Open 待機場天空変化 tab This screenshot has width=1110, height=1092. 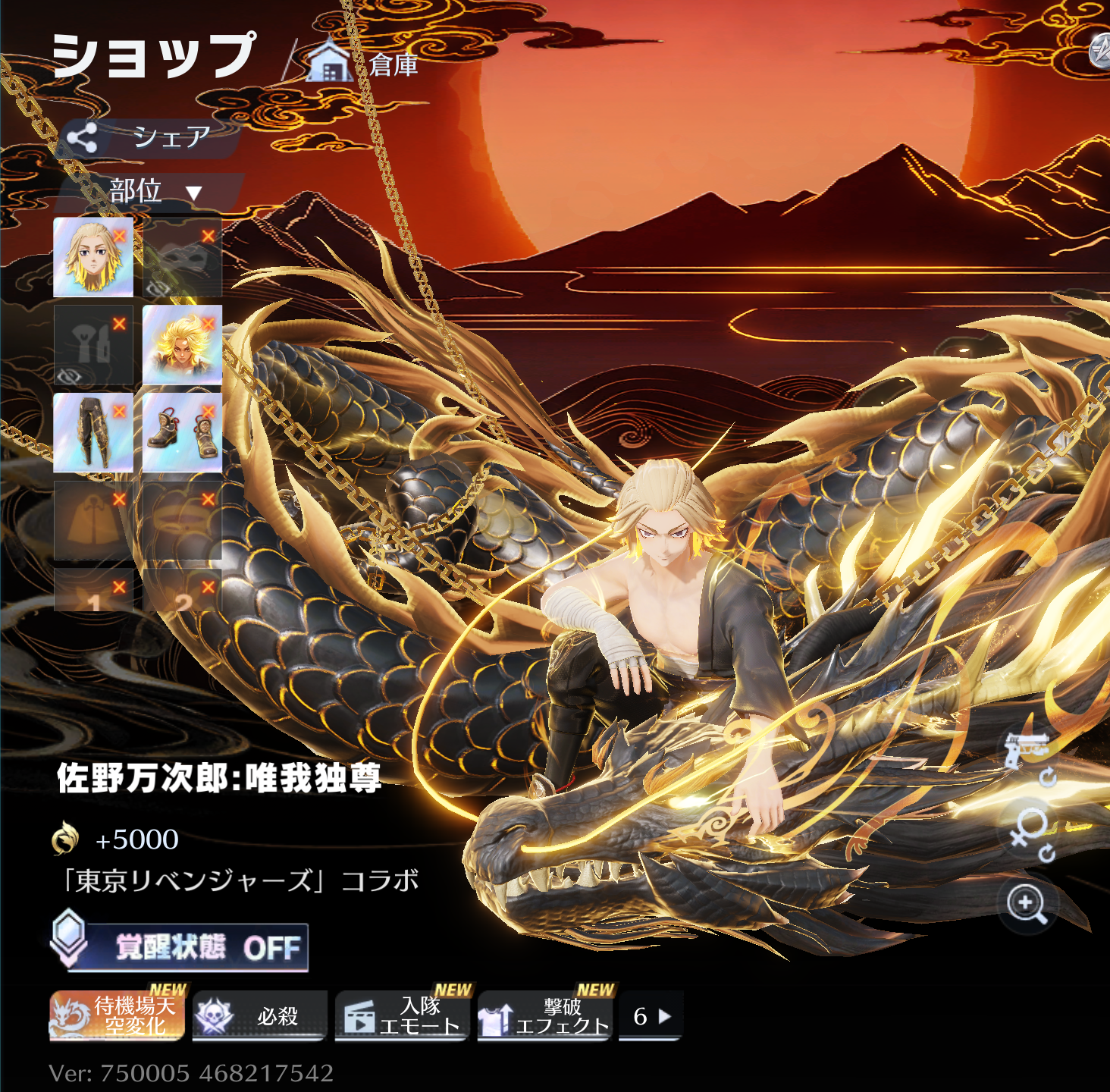point(117,1015)
